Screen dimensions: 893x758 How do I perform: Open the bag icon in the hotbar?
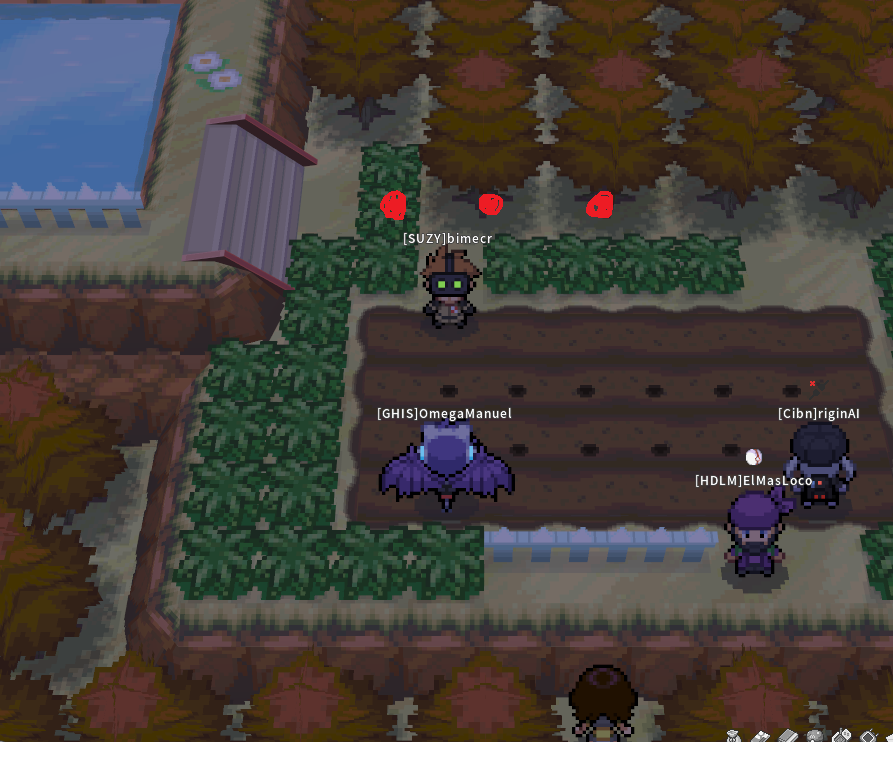(x=733, y=737)
